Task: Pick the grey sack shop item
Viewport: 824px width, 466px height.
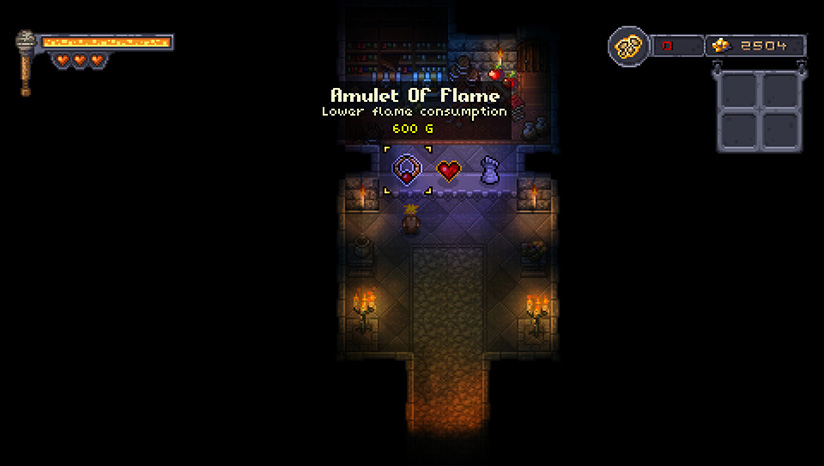Action: coord(489,171)
